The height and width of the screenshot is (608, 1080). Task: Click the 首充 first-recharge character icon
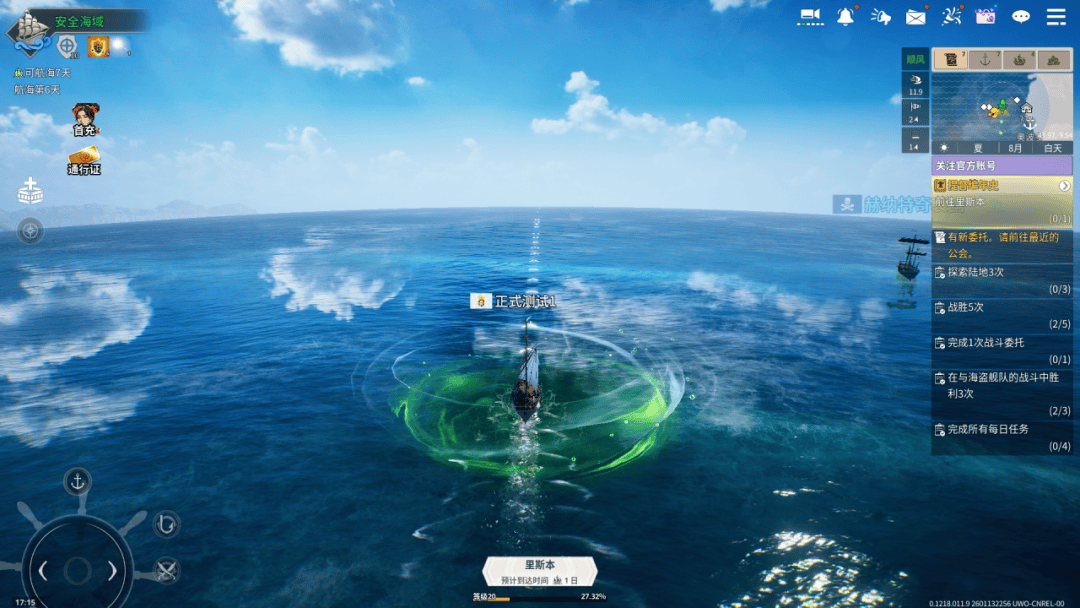pyautogui.click(x=85, y=119)
